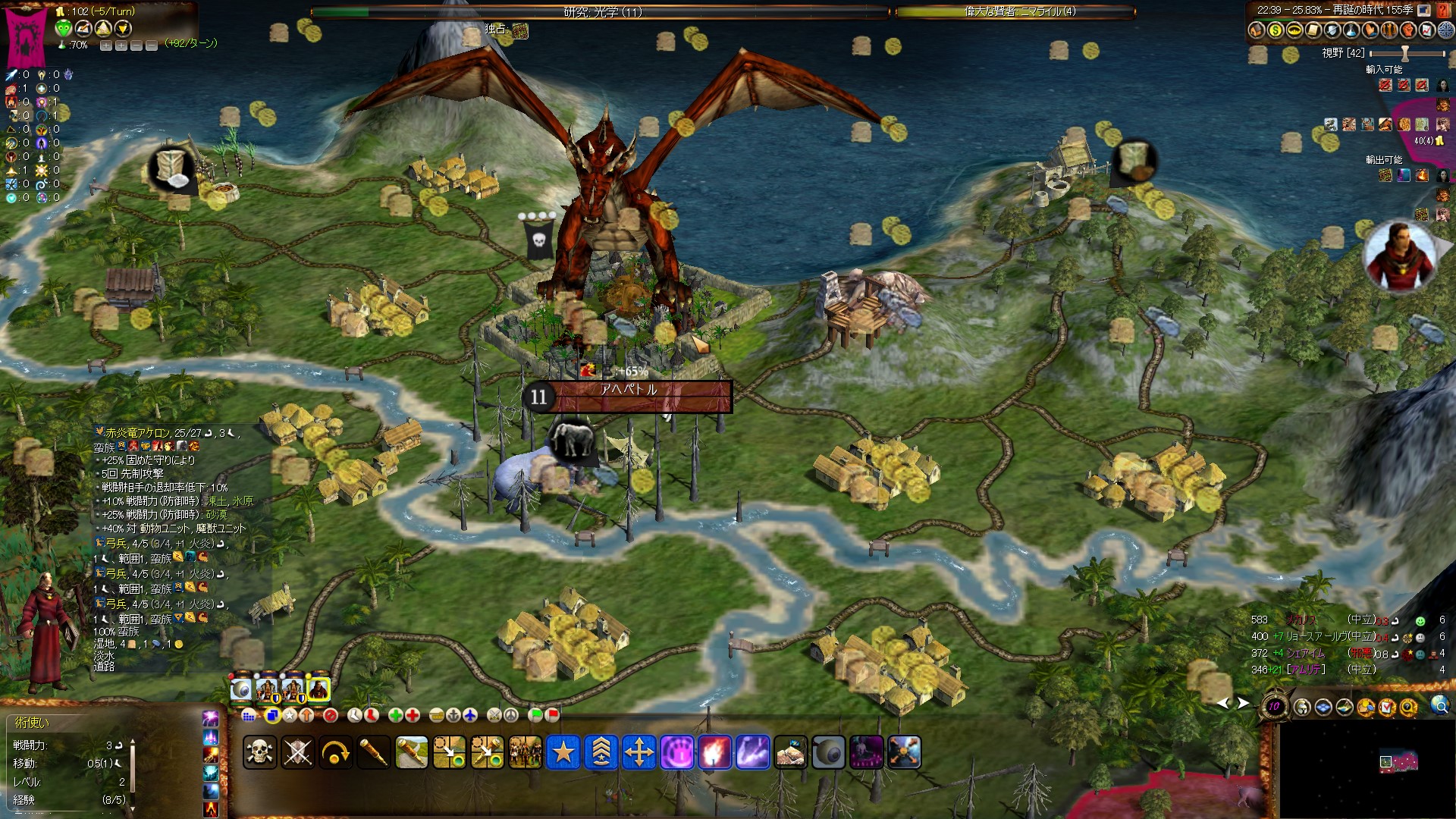Open the domestic advisor house icon
This screenshot has width=1456, height=819.
click(x=1257, y=30)
